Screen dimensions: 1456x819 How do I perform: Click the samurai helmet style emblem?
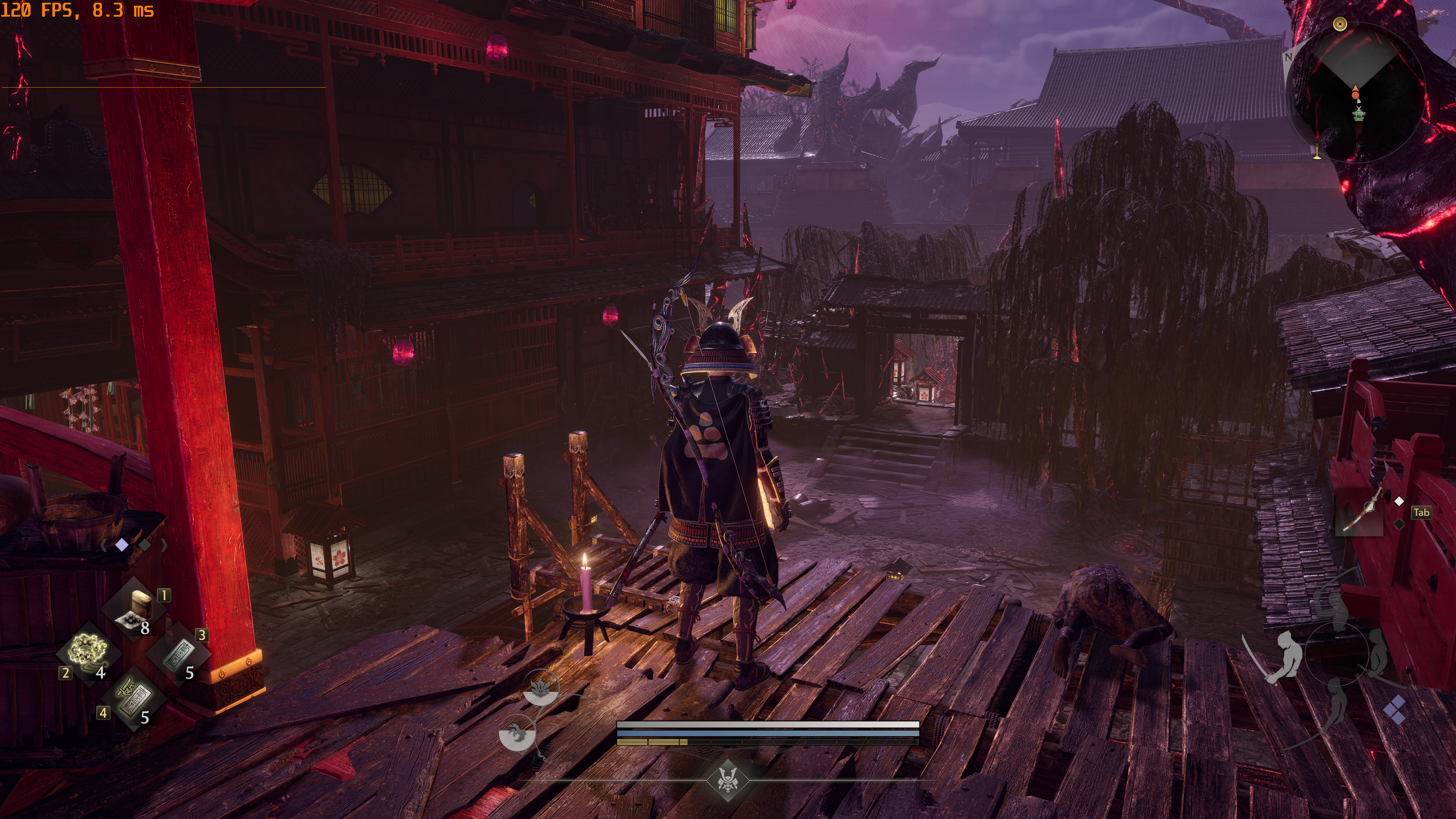(728, 781)
